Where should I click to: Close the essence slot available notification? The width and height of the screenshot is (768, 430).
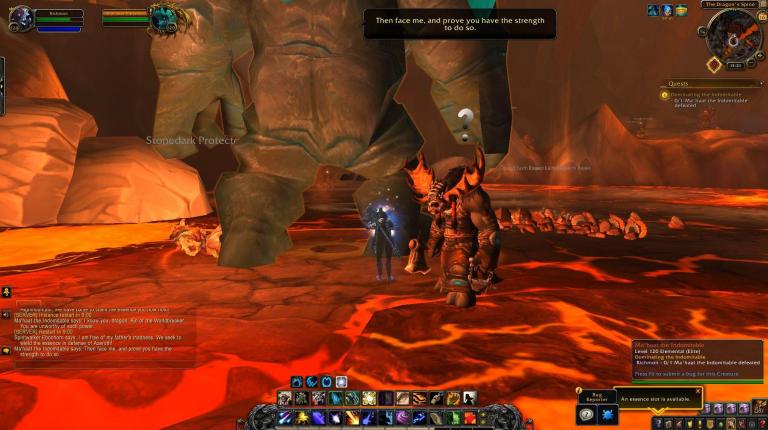point(698,391)
